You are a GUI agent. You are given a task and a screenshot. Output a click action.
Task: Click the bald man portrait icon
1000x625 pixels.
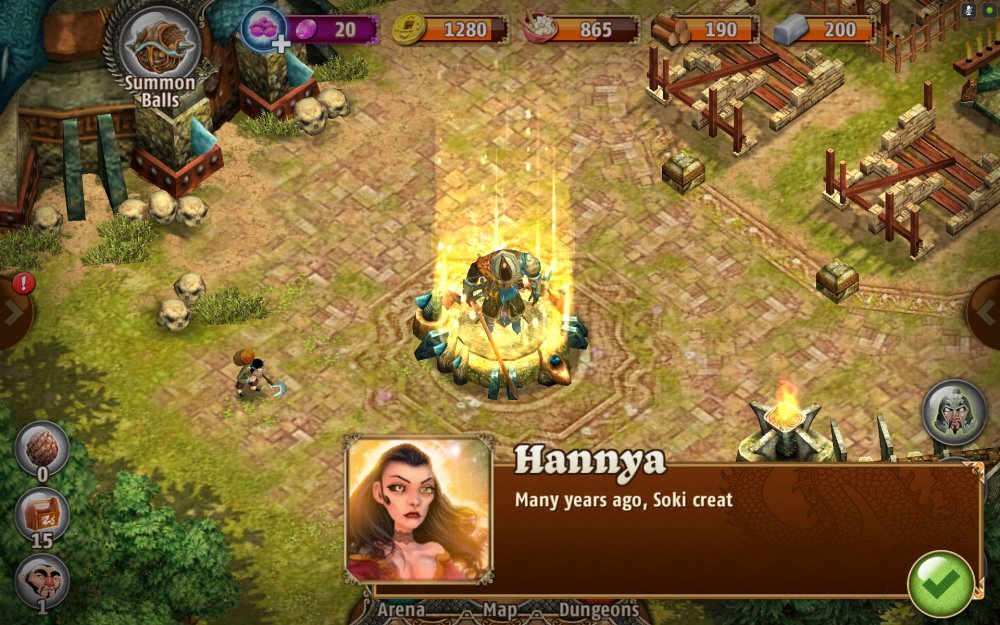(42, 581)
